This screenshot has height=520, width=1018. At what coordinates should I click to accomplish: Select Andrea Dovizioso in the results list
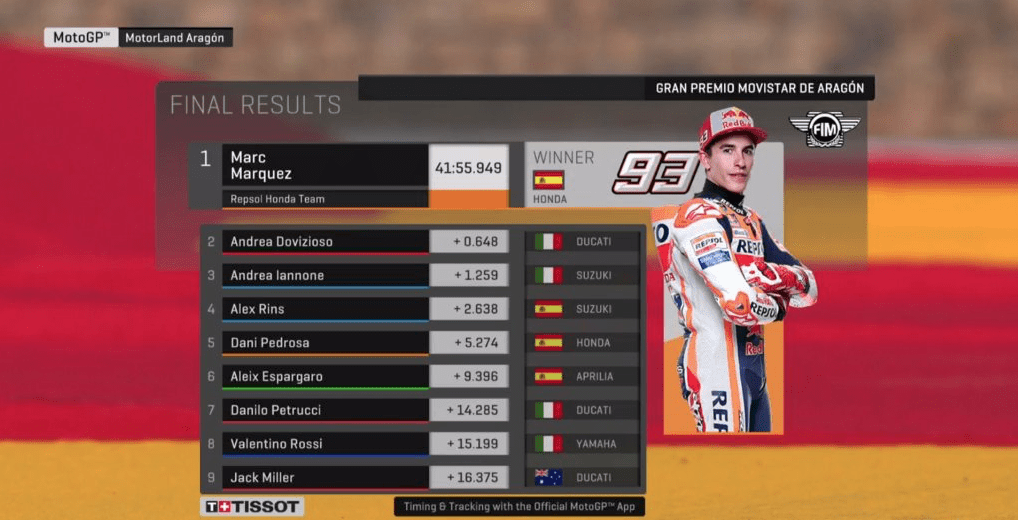click(x=326, y=242)
